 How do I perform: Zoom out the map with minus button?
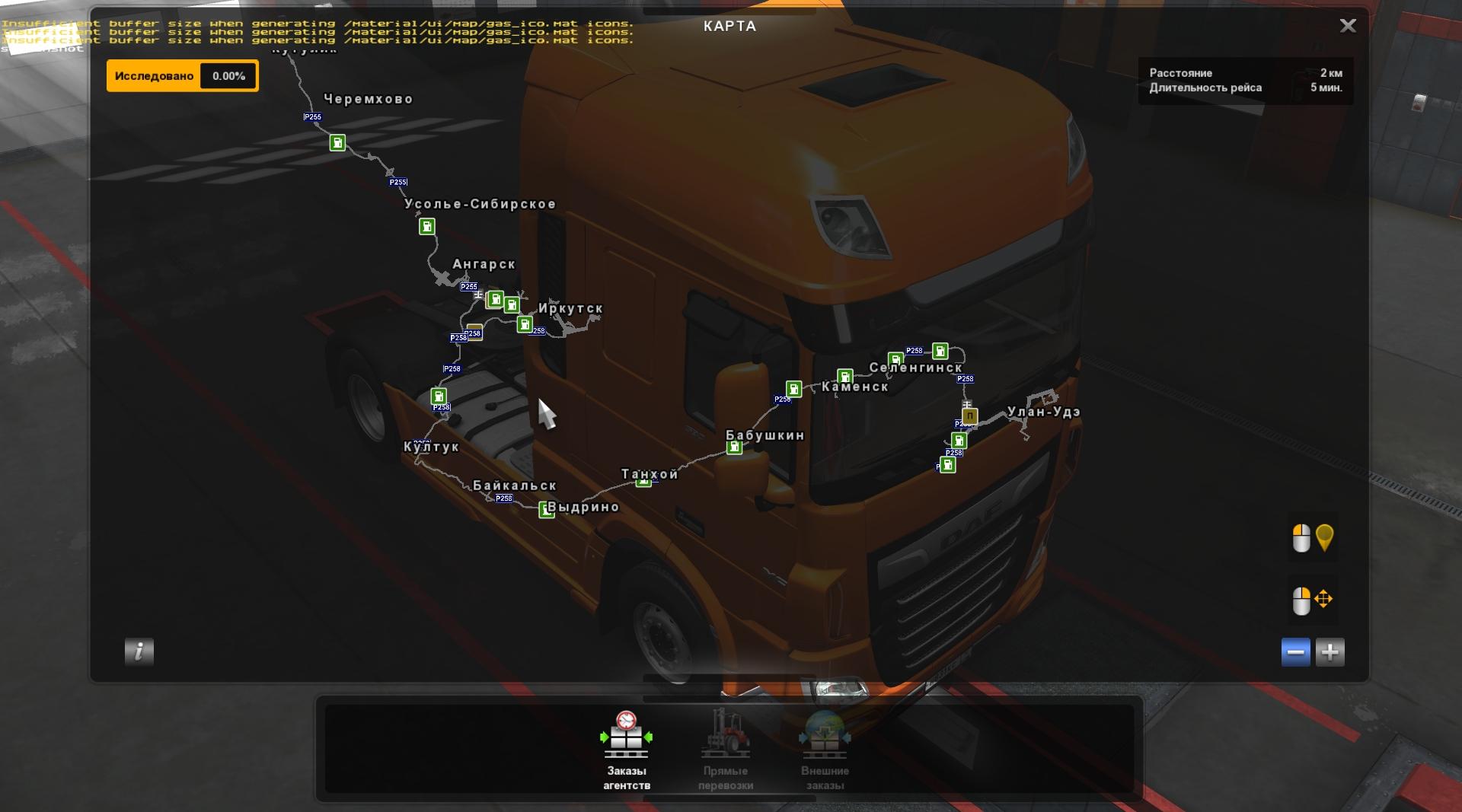point(1295,652)
